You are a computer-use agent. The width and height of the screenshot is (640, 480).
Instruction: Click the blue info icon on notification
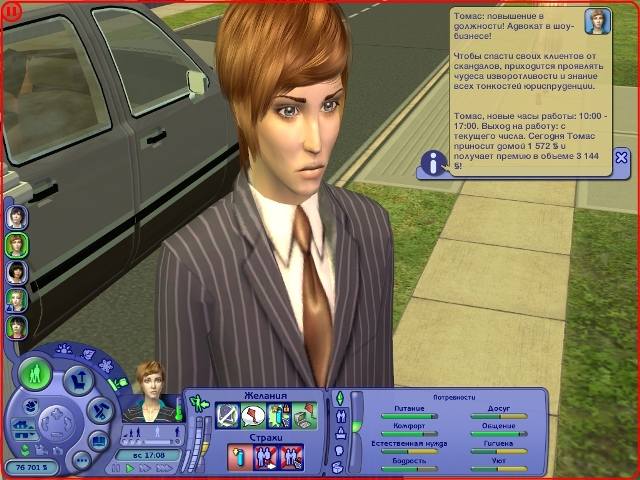432,163
